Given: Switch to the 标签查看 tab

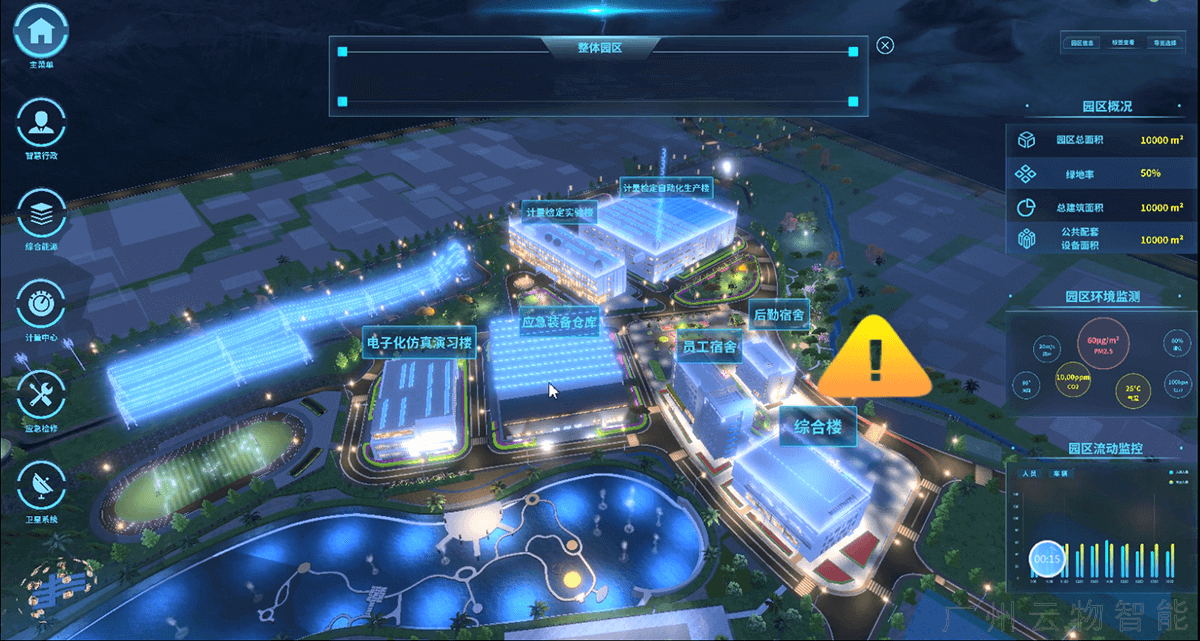Looking at the screenshot, I should tap(1124, 43).
